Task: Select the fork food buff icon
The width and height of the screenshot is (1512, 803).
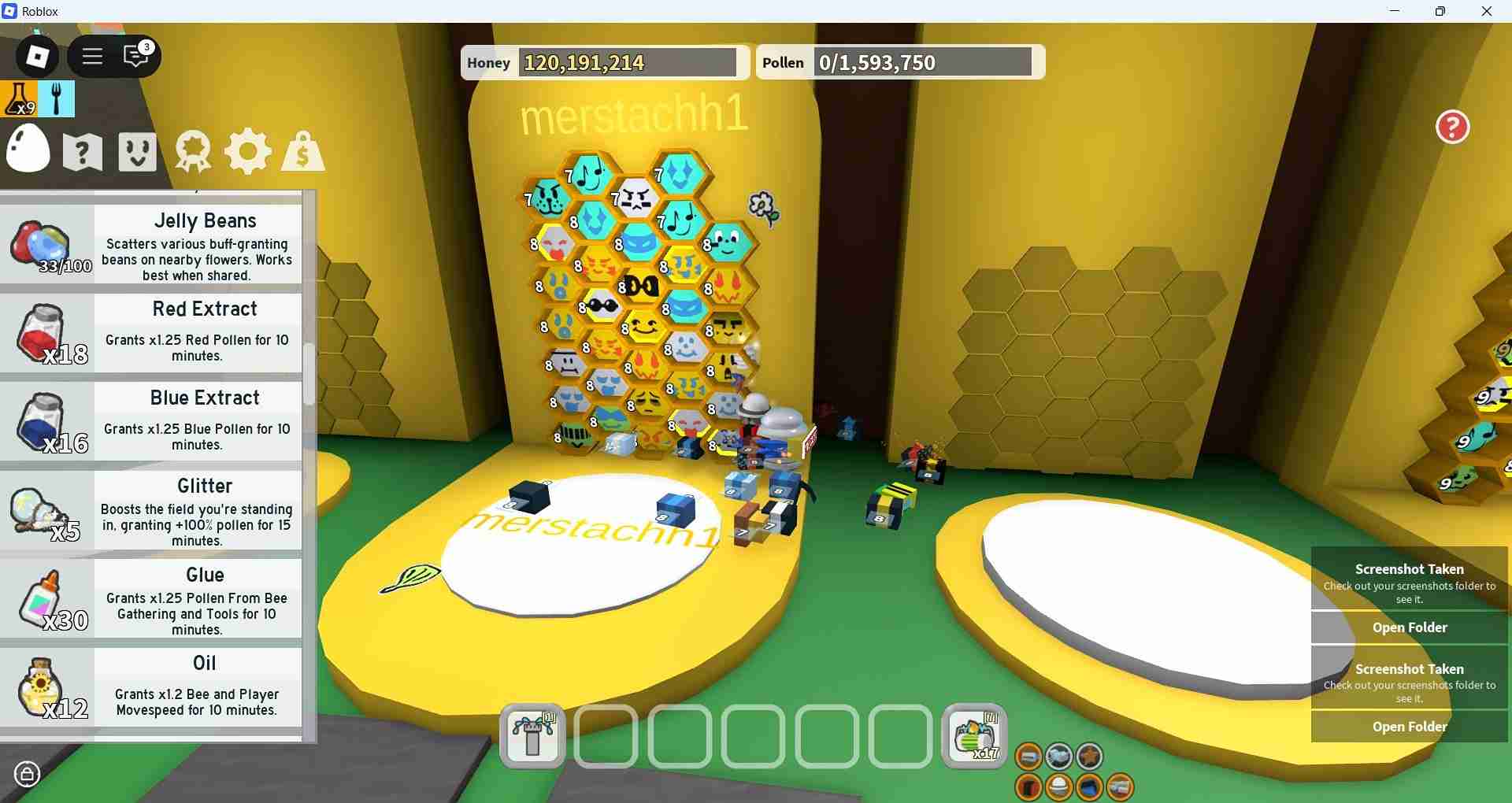Action: [56, 99]
